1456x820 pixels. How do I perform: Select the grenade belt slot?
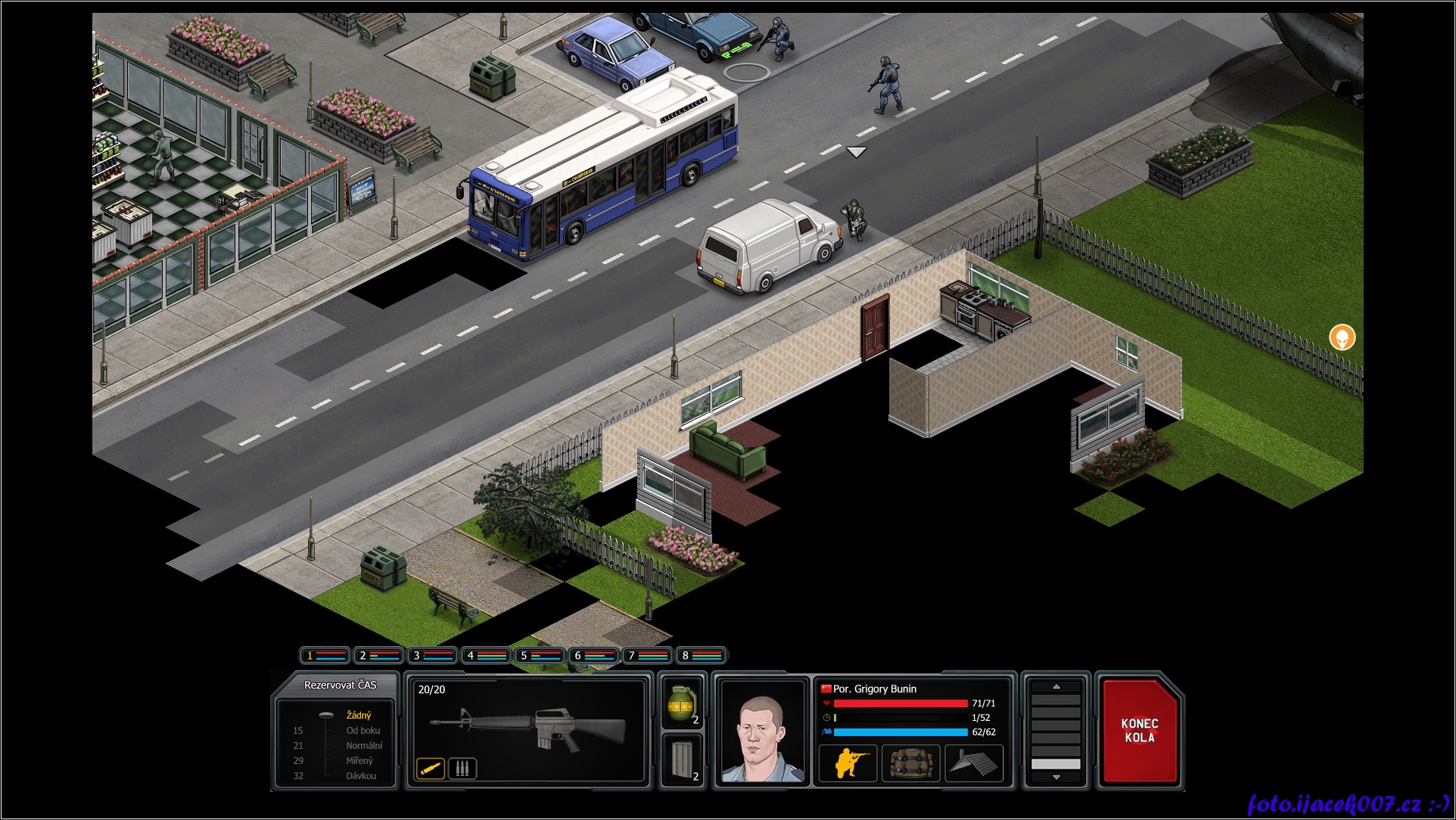click(x=682, y=704)
